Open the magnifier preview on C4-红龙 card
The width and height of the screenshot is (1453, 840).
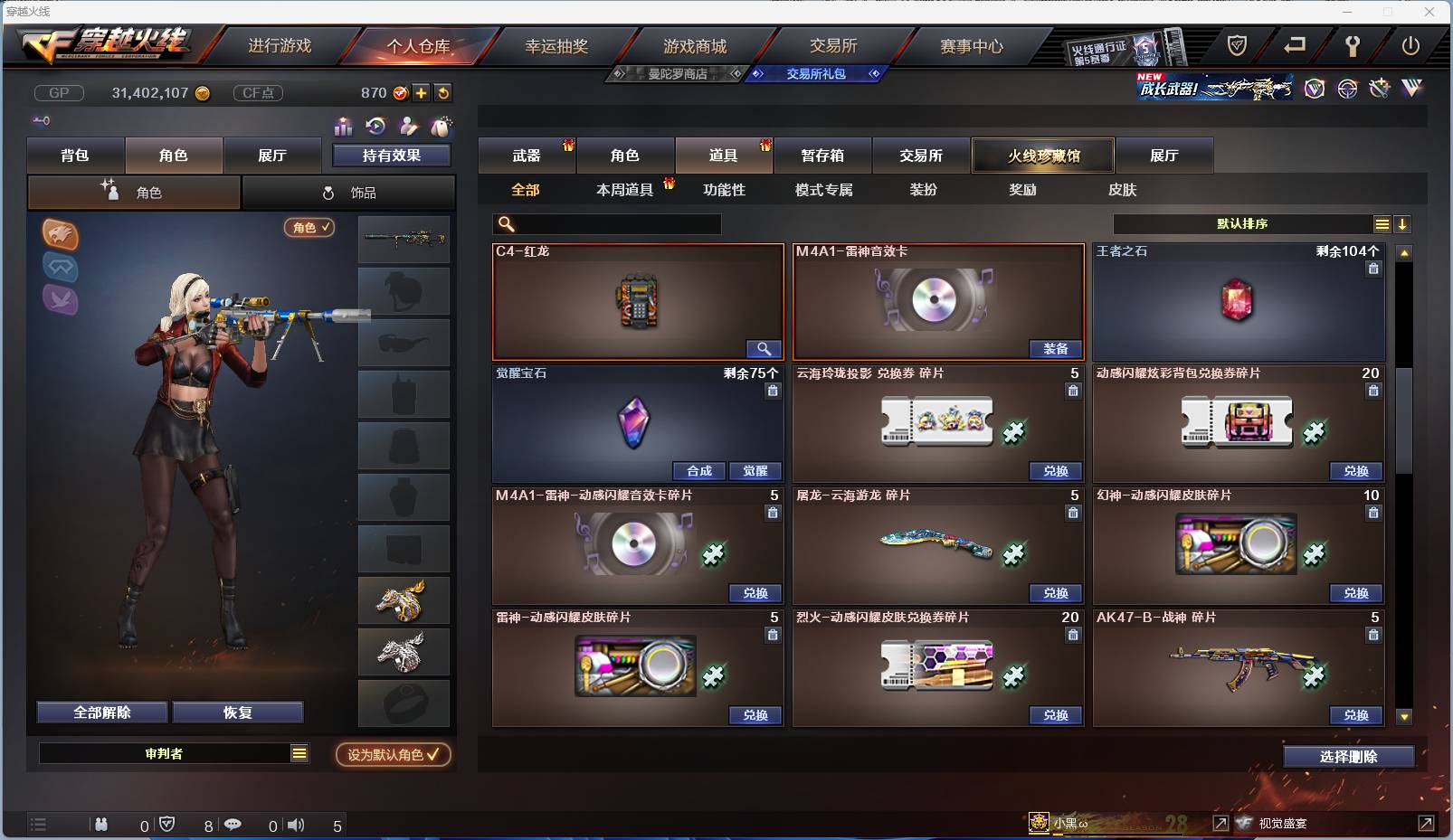pos(763,348)
